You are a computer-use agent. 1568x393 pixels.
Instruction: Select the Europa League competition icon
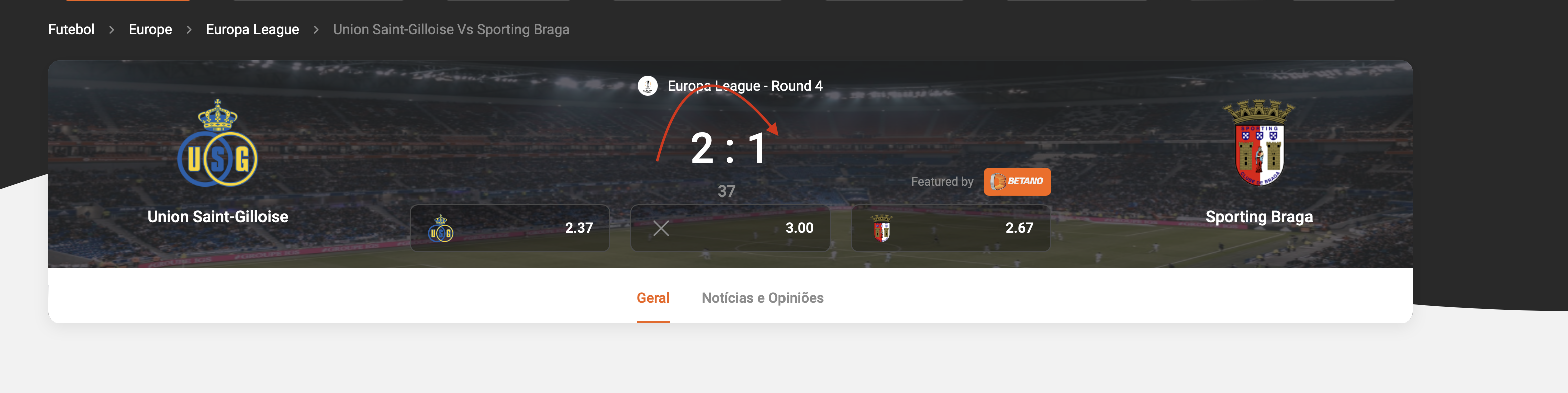[649, 86]
